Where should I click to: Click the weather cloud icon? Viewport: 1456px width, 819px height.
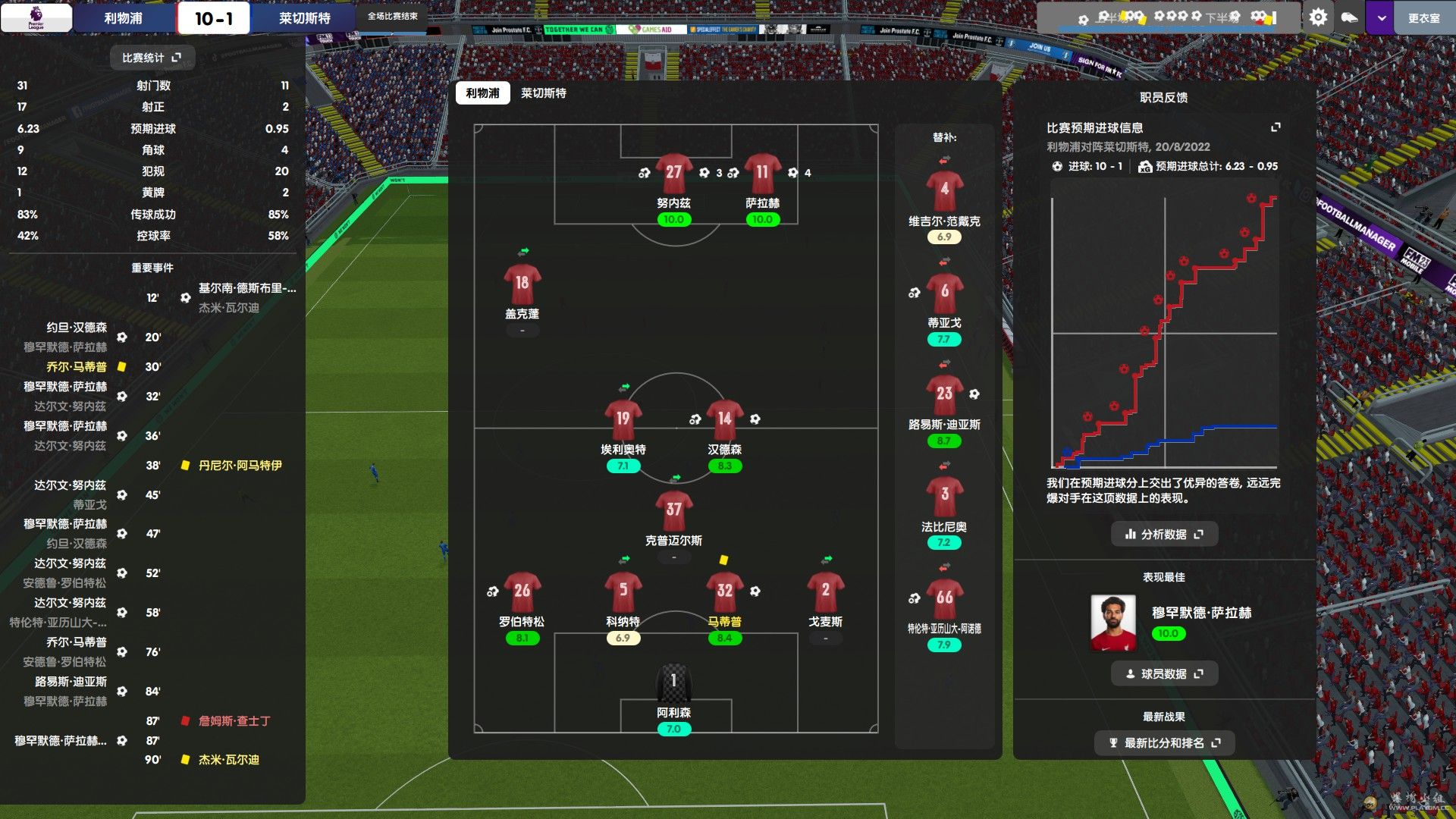[x=1349, y=17]
